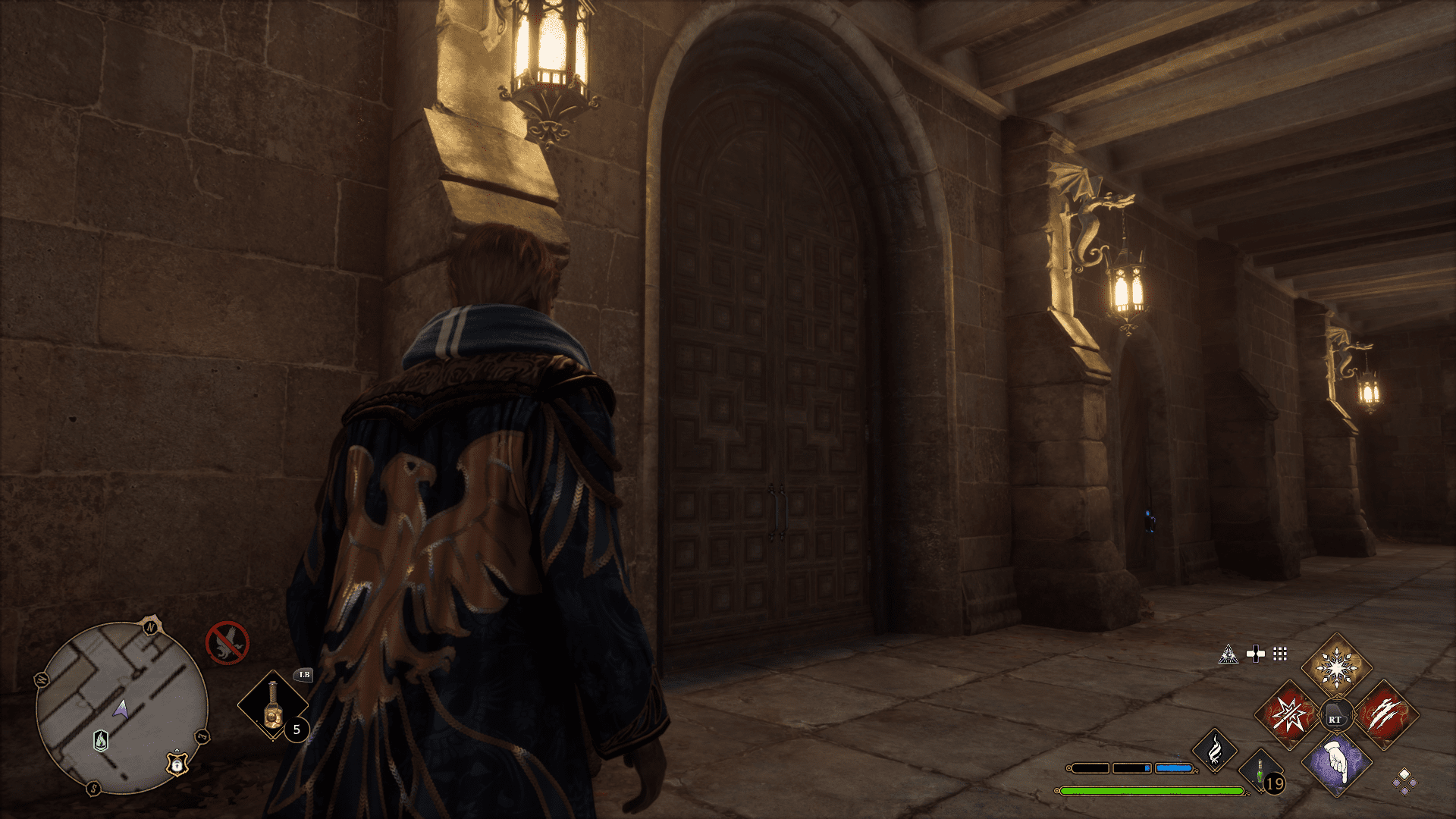Click the no-flying mount restriction icon

227,643
